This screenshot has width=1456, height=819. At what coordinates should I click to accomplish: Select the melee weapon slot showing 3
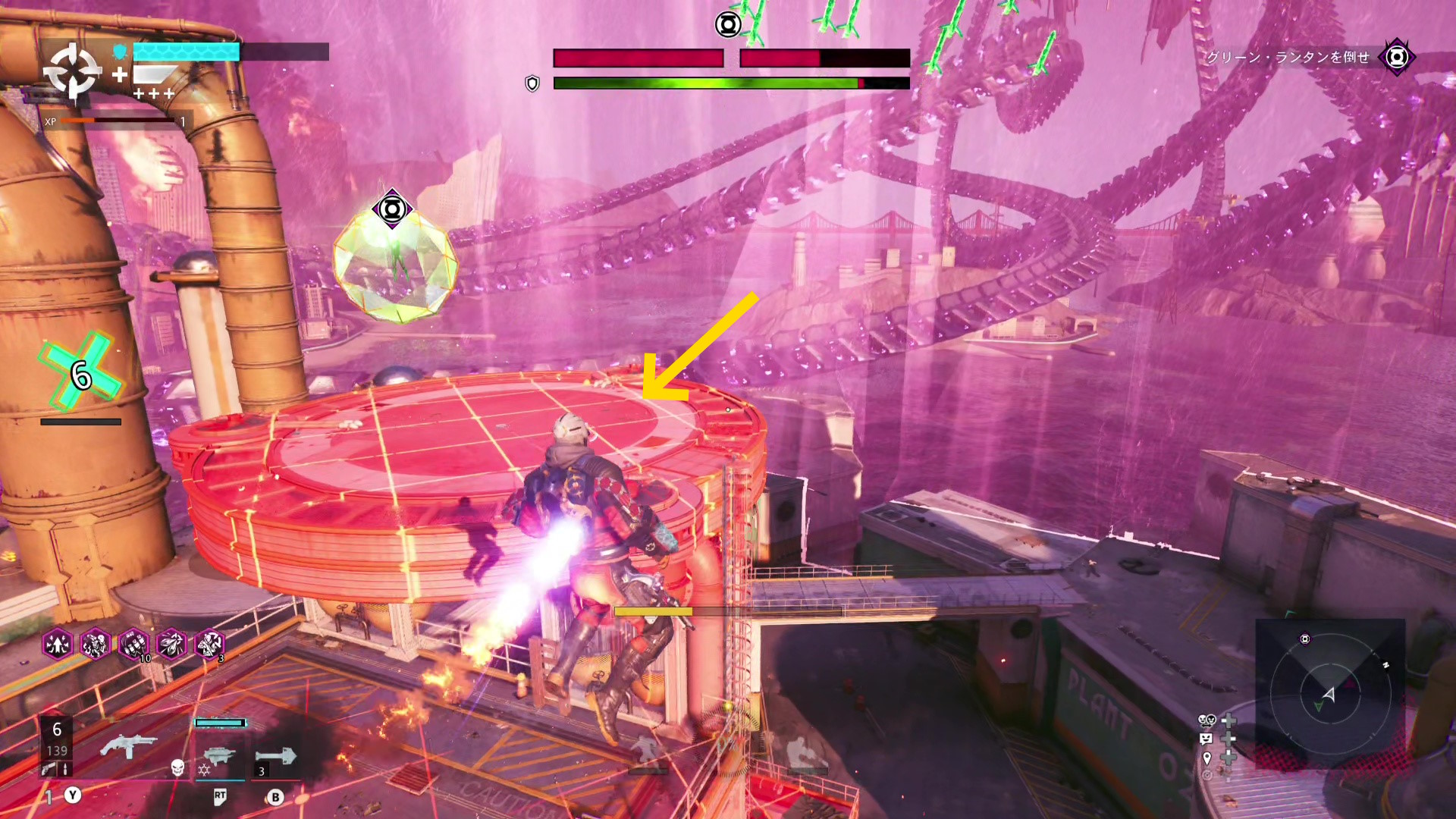(275, 757)
